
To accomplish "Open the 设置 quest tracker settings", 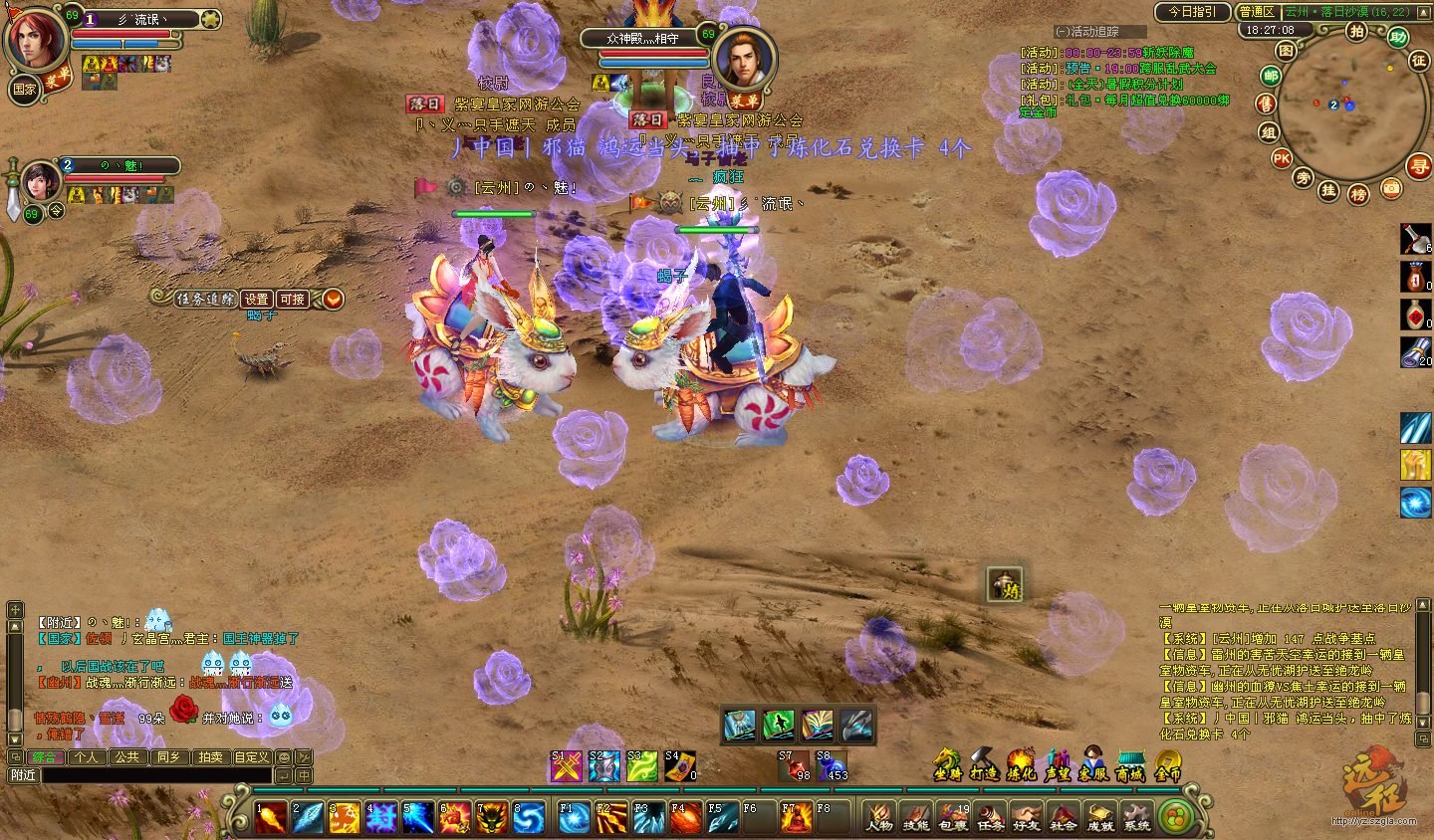I will (x=257, y=299).
